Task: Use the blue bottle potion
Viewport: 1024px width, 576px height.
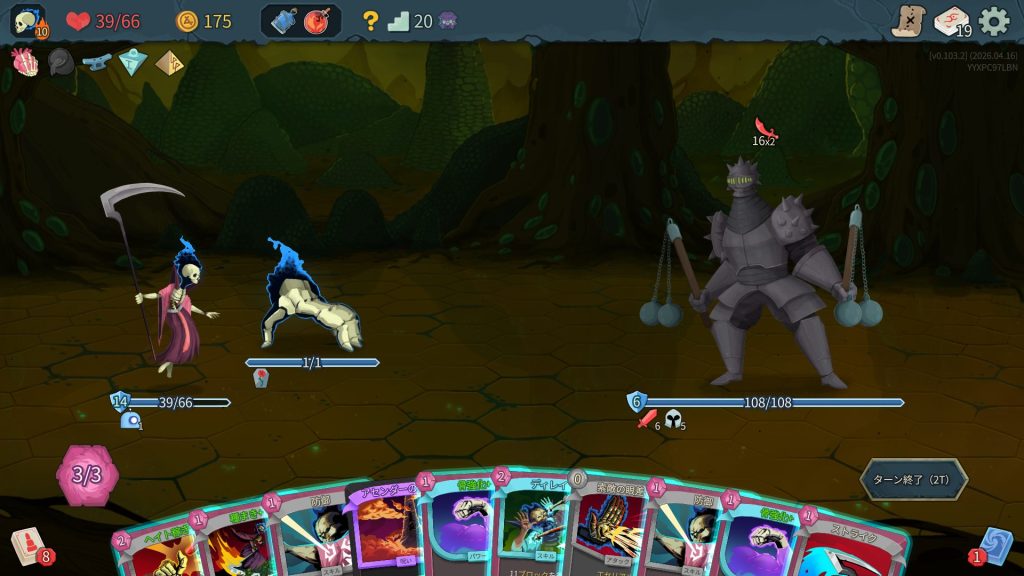Action: [283, 21]
